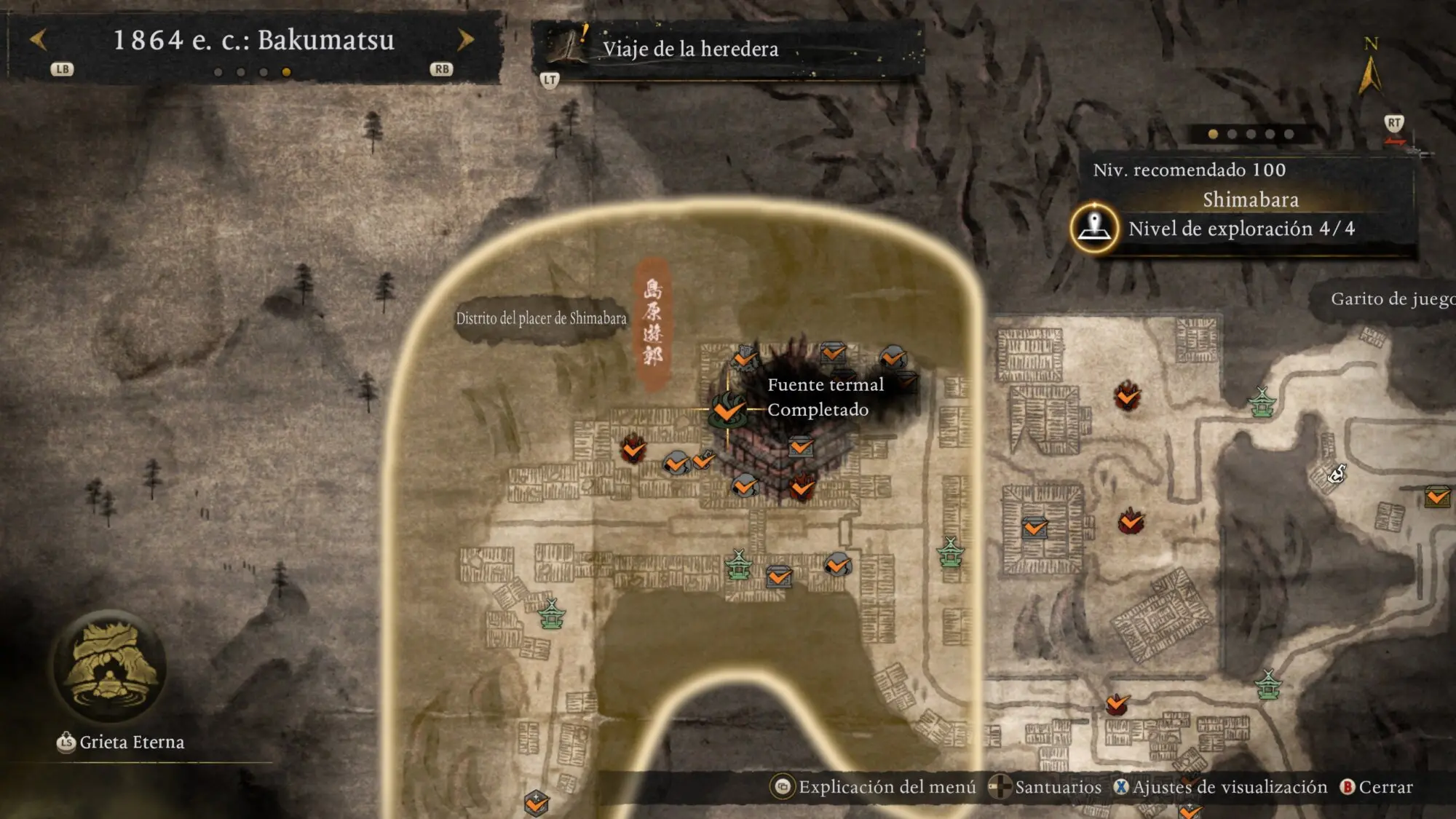The height and width of the screenshot is (819, 1456).
Task: Click the Shimabara exploration level icon
Action: click(1093, 229)
